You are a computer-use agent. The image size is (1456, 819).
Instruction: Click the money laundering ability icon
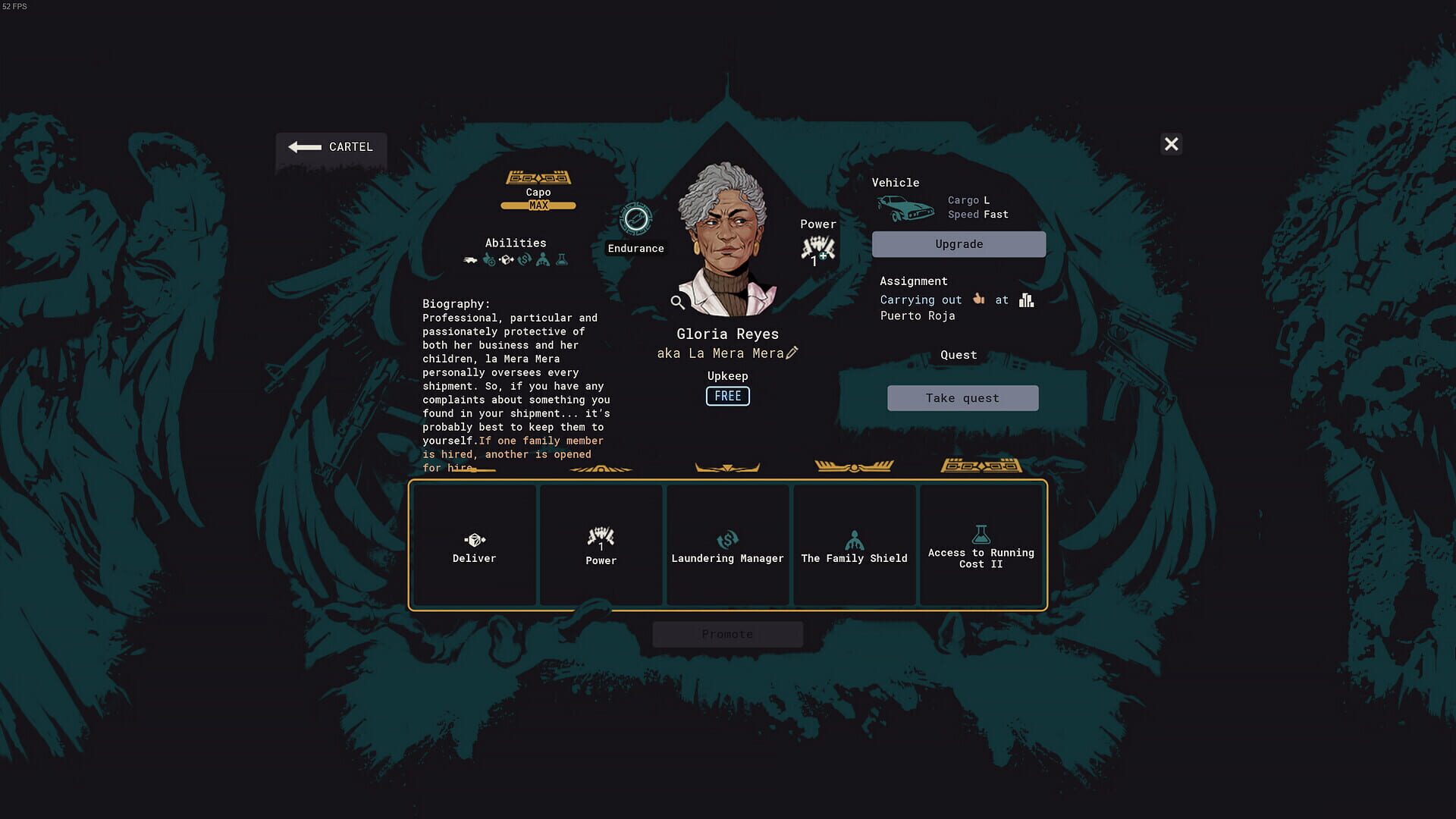525,259
